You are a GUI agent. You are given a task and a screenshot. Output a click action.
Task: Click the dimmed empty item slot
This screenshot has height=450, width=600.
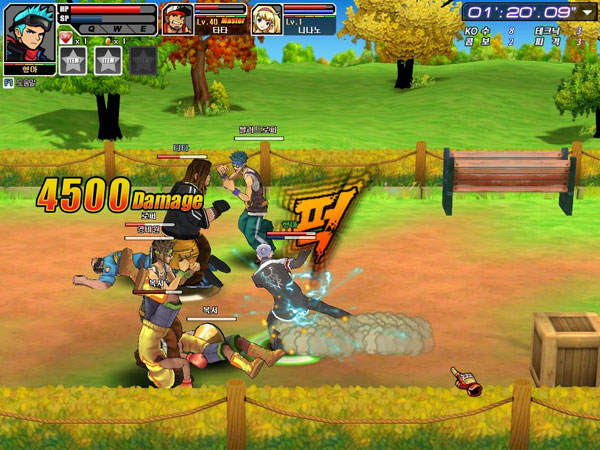pyautogui.click(x=142, y=60)
